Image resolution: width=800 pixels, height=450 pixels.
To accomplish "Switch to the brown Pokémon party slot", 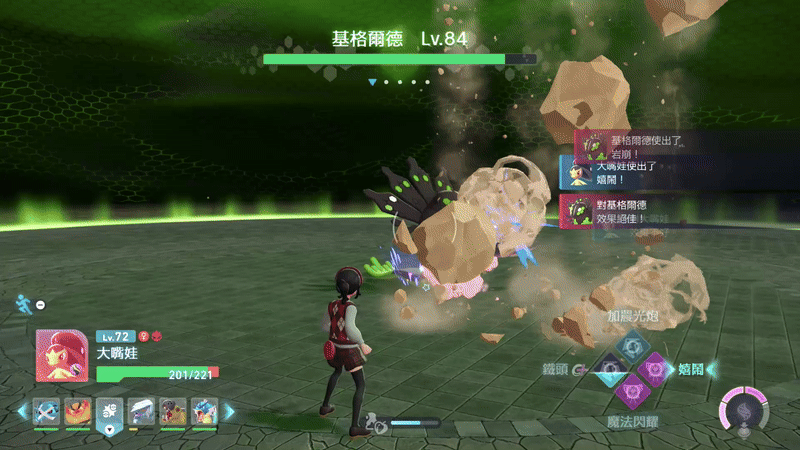I will 172,411.
